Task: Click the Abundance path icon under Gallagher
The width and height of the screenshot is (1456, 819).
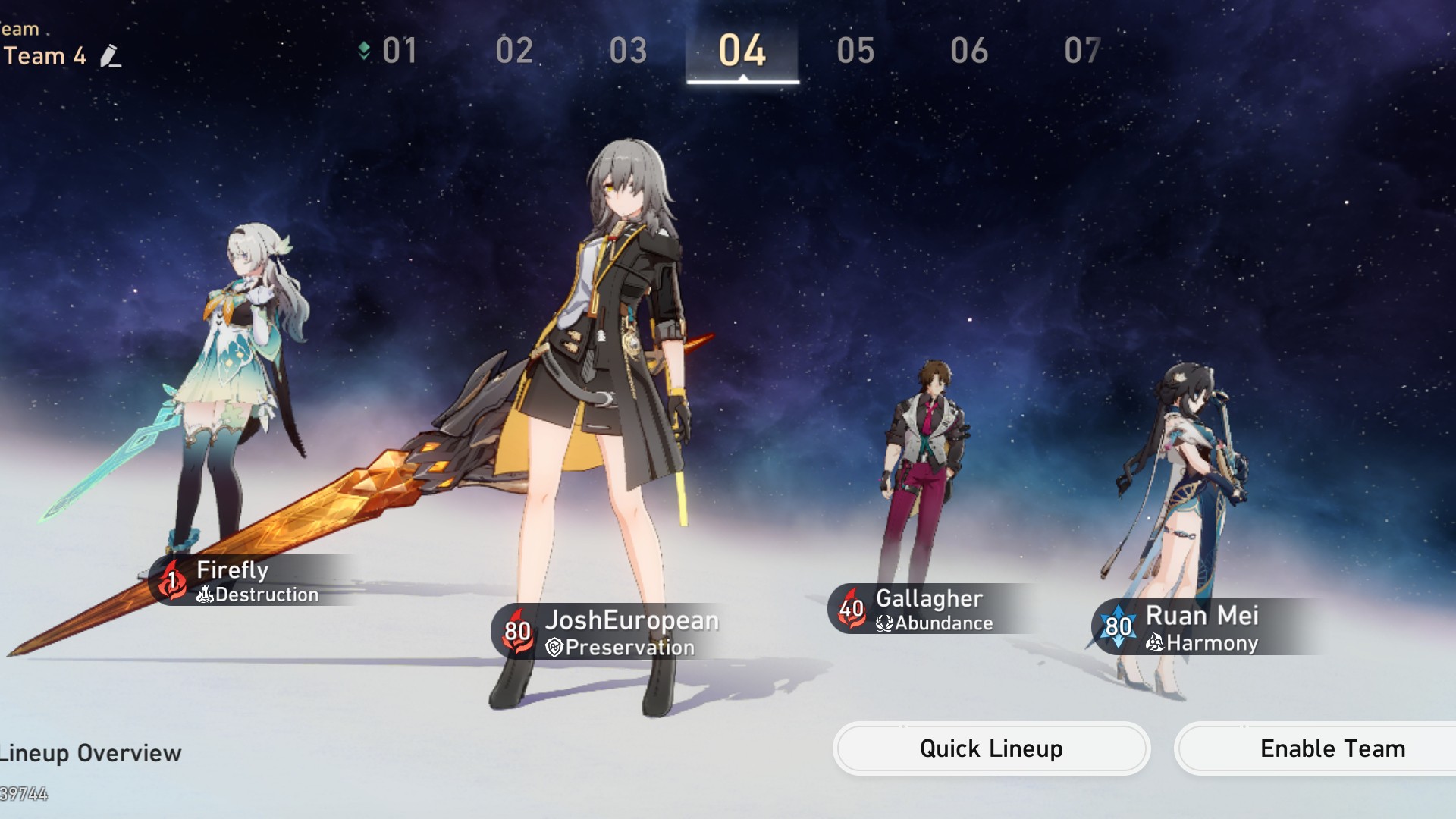Action: (x=883, y=624)
